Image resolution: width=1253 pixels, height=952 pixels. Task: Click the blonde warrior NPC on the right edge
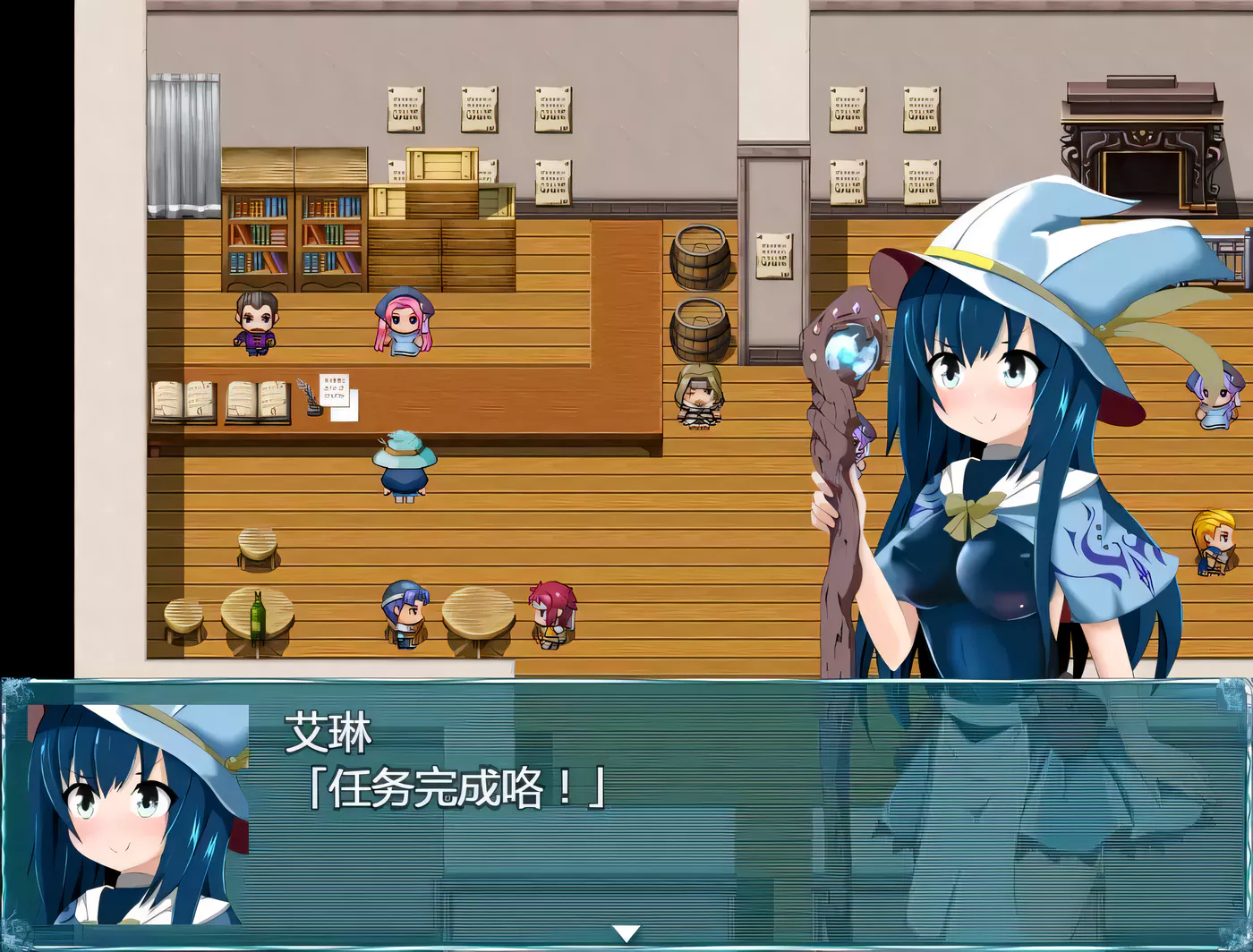1215,541
